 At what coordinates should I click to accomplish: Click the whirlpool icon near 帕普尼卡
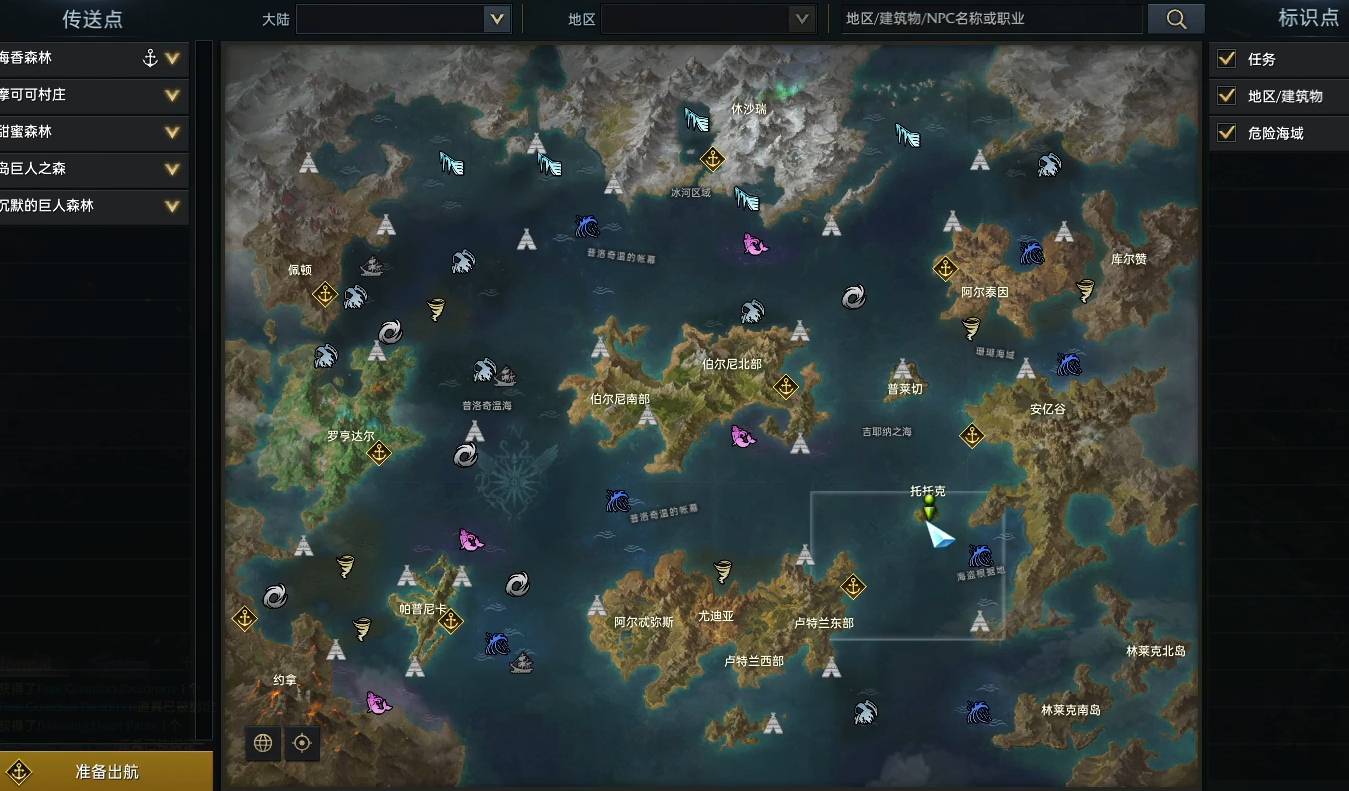[517, 583]
